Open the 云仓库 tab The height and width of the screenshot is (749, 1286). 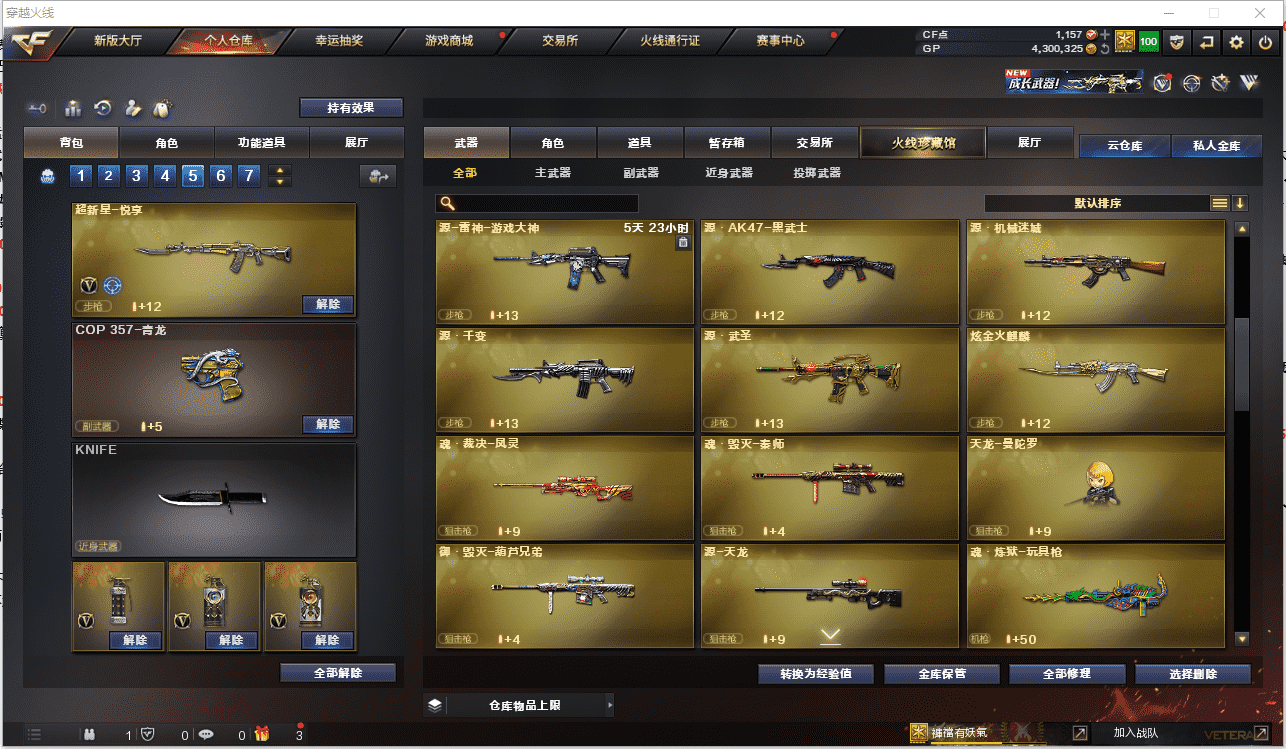pyautogui.click(x=1124, y=146)
